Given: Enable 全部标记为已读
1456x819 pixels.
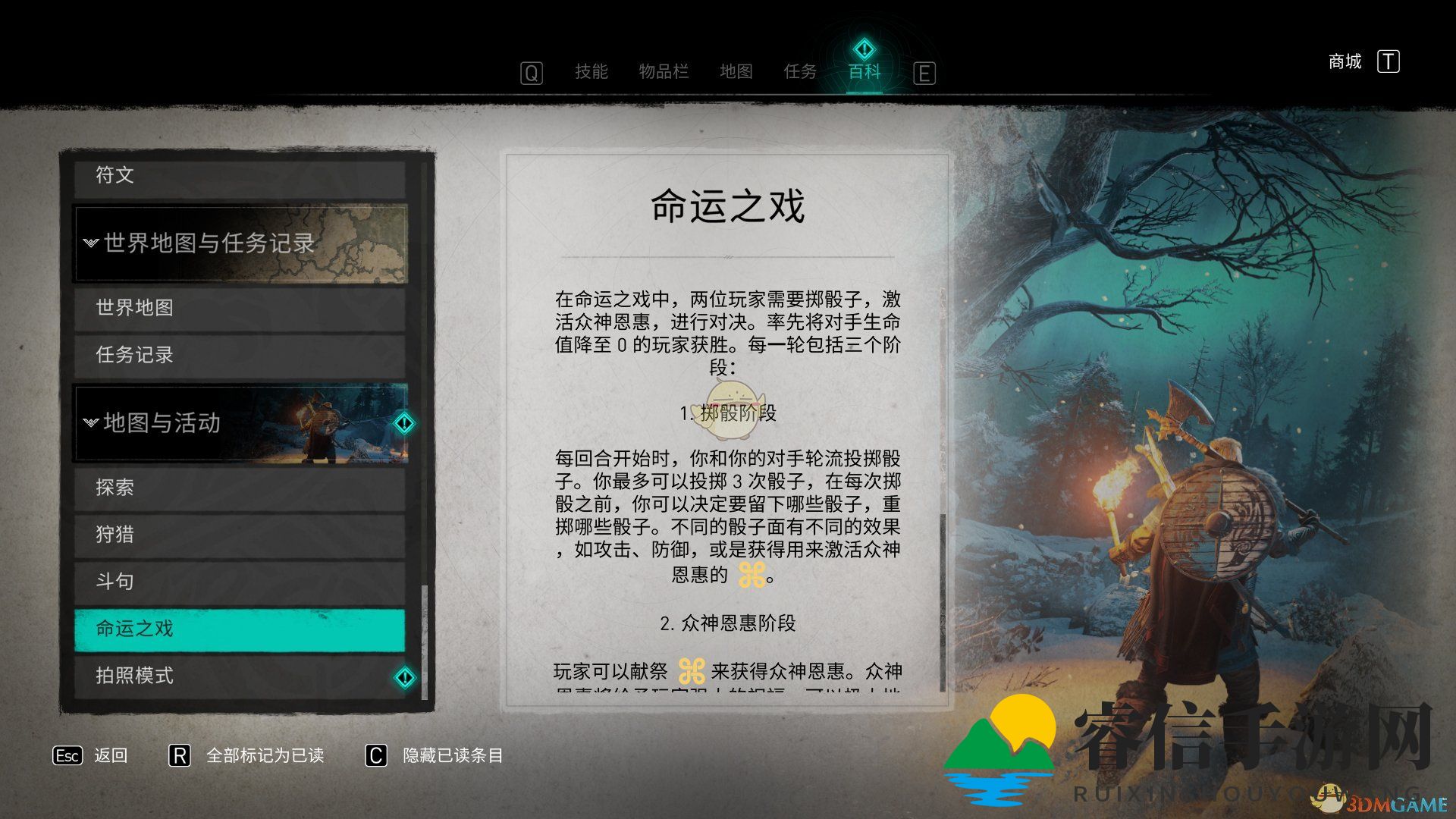Looking at the screenshot, I should 265,755.
